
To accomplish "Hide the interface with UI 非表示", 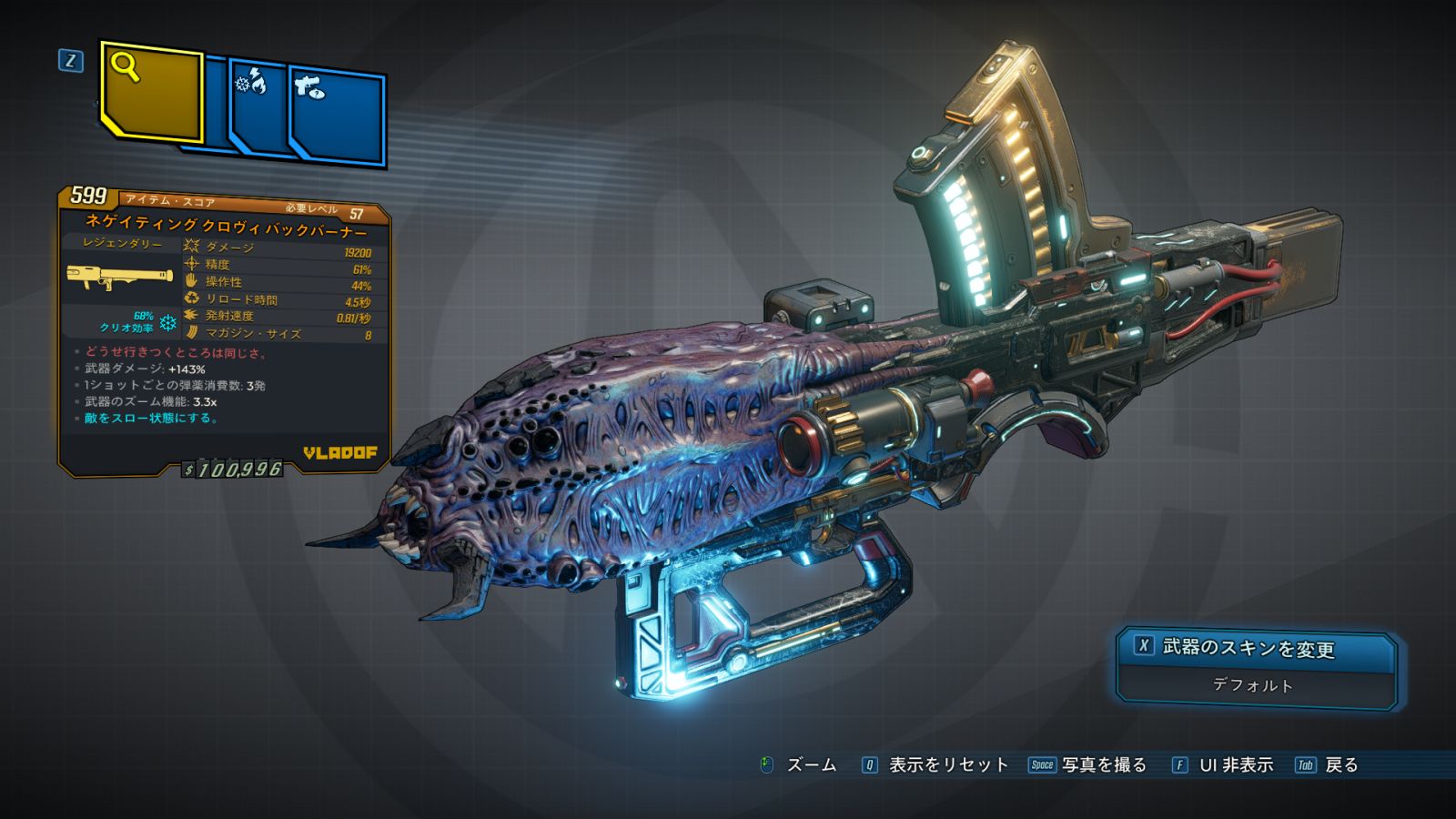I will point(1222,765).
